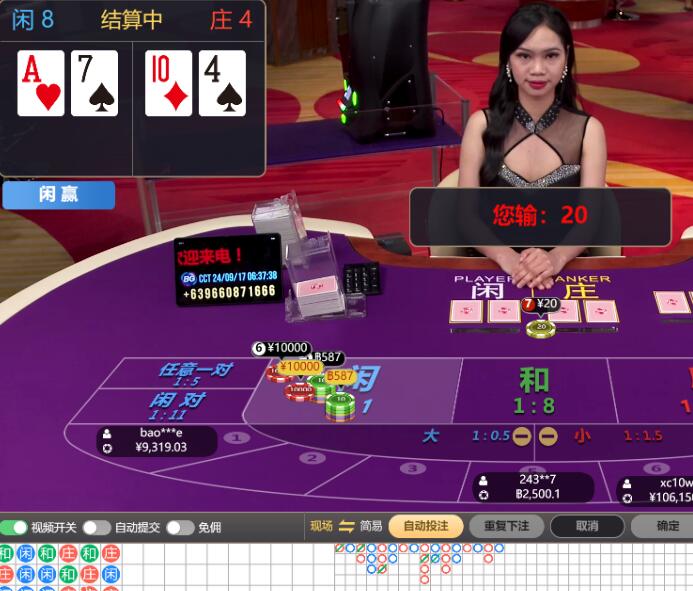693x591 pixels.
Task: Open player bao***e's seat info
Action: tap(157, 440)
